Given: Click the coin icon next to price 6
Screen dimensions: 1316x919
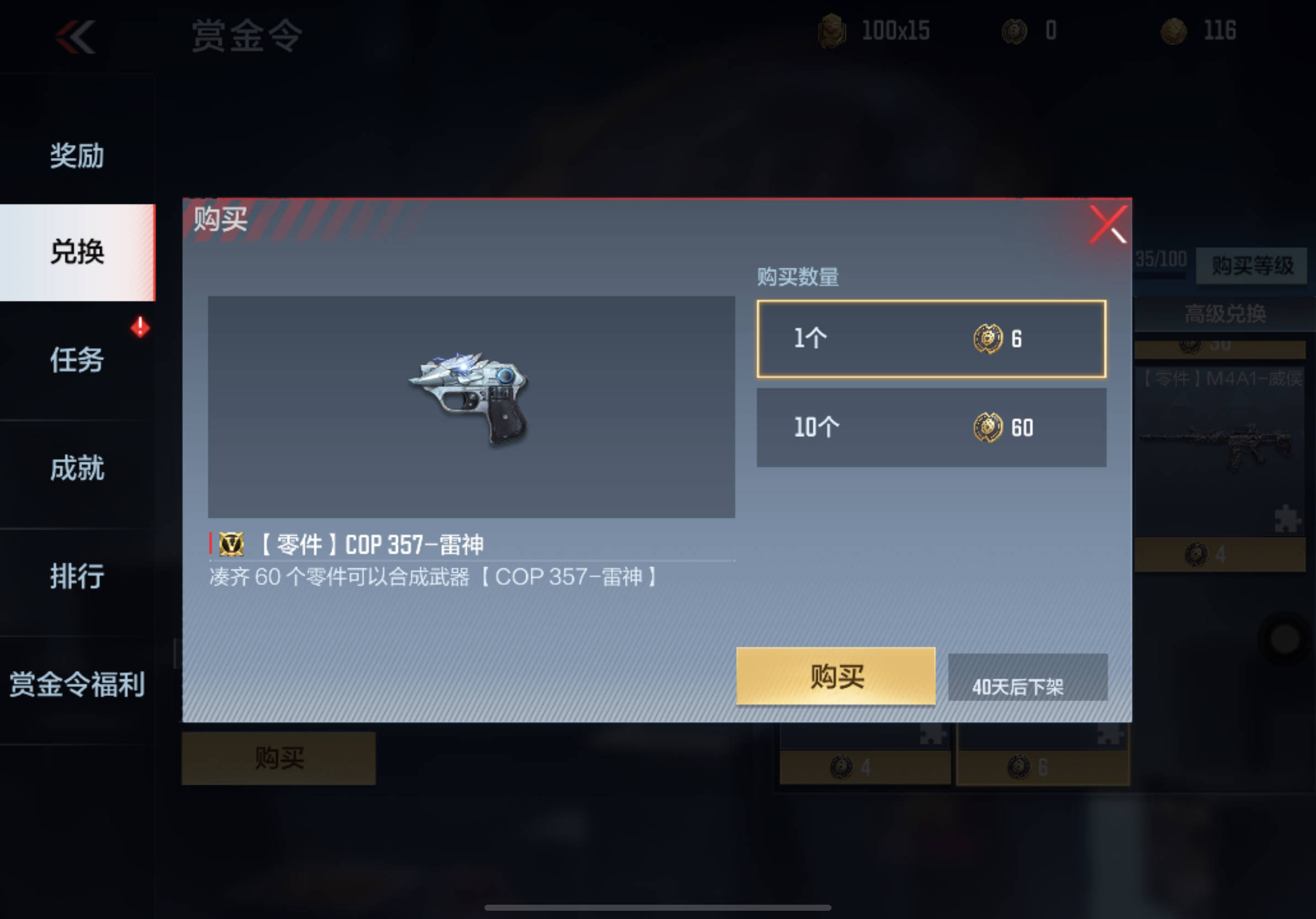Looking at the screenshot, I should pos(987,339).
